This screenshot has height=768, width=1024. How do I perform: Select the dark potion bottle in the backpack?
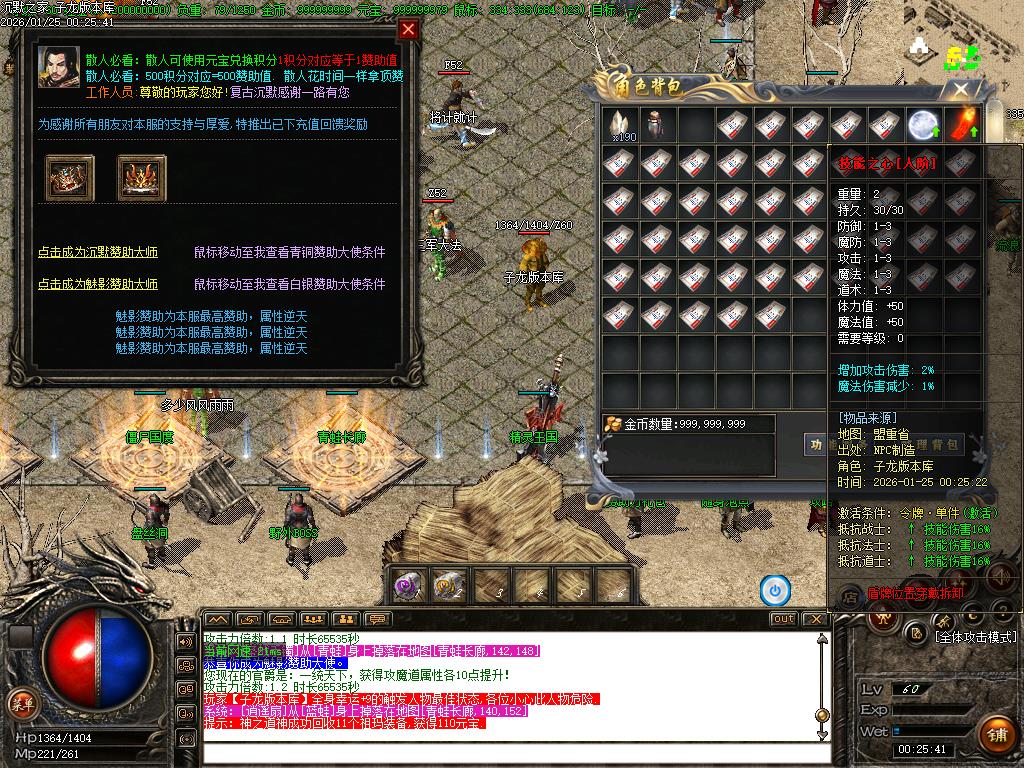pos(657,125)
